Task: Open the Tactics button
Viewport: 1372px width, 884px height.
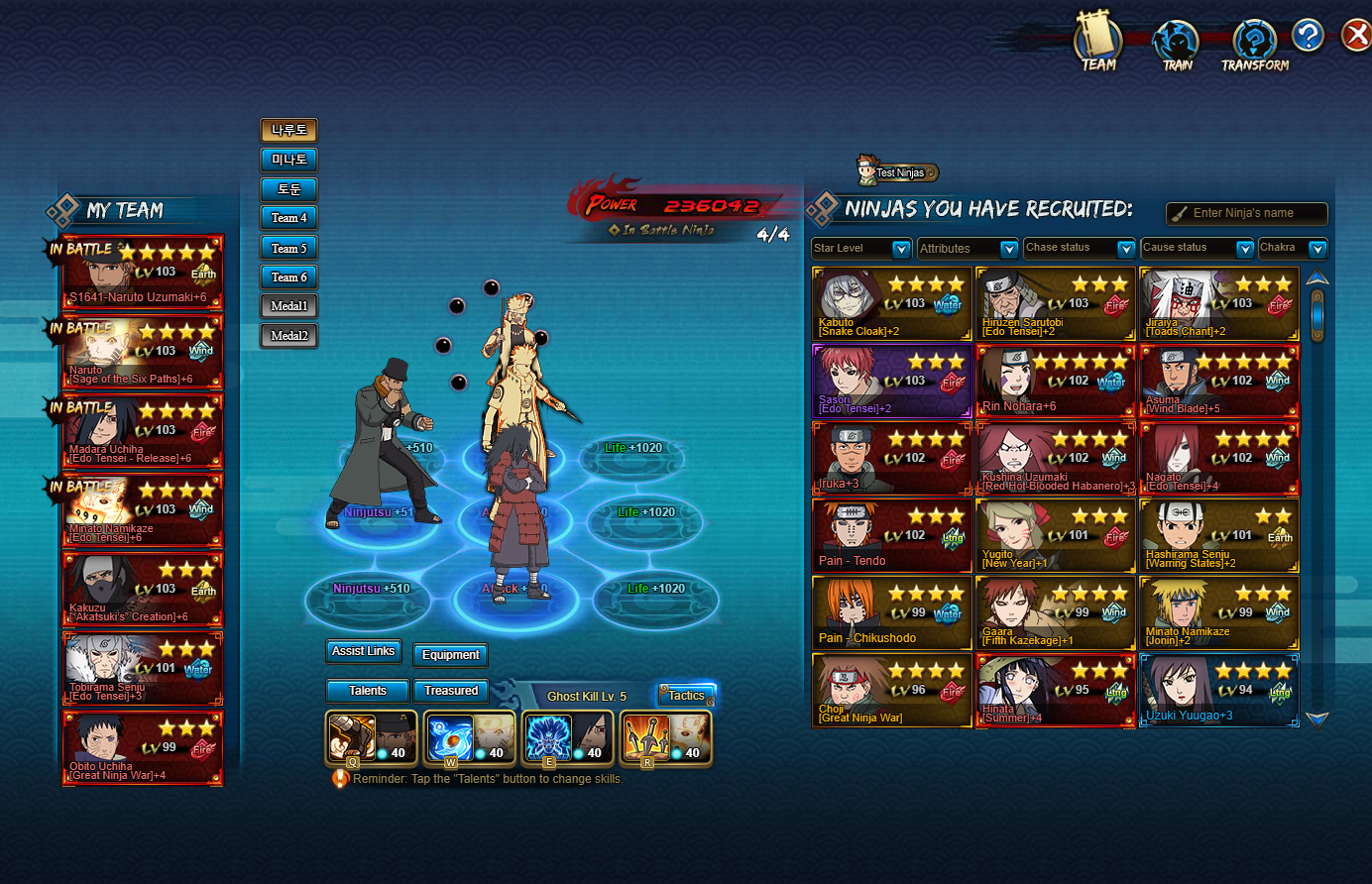Action: tap(686, 696)
